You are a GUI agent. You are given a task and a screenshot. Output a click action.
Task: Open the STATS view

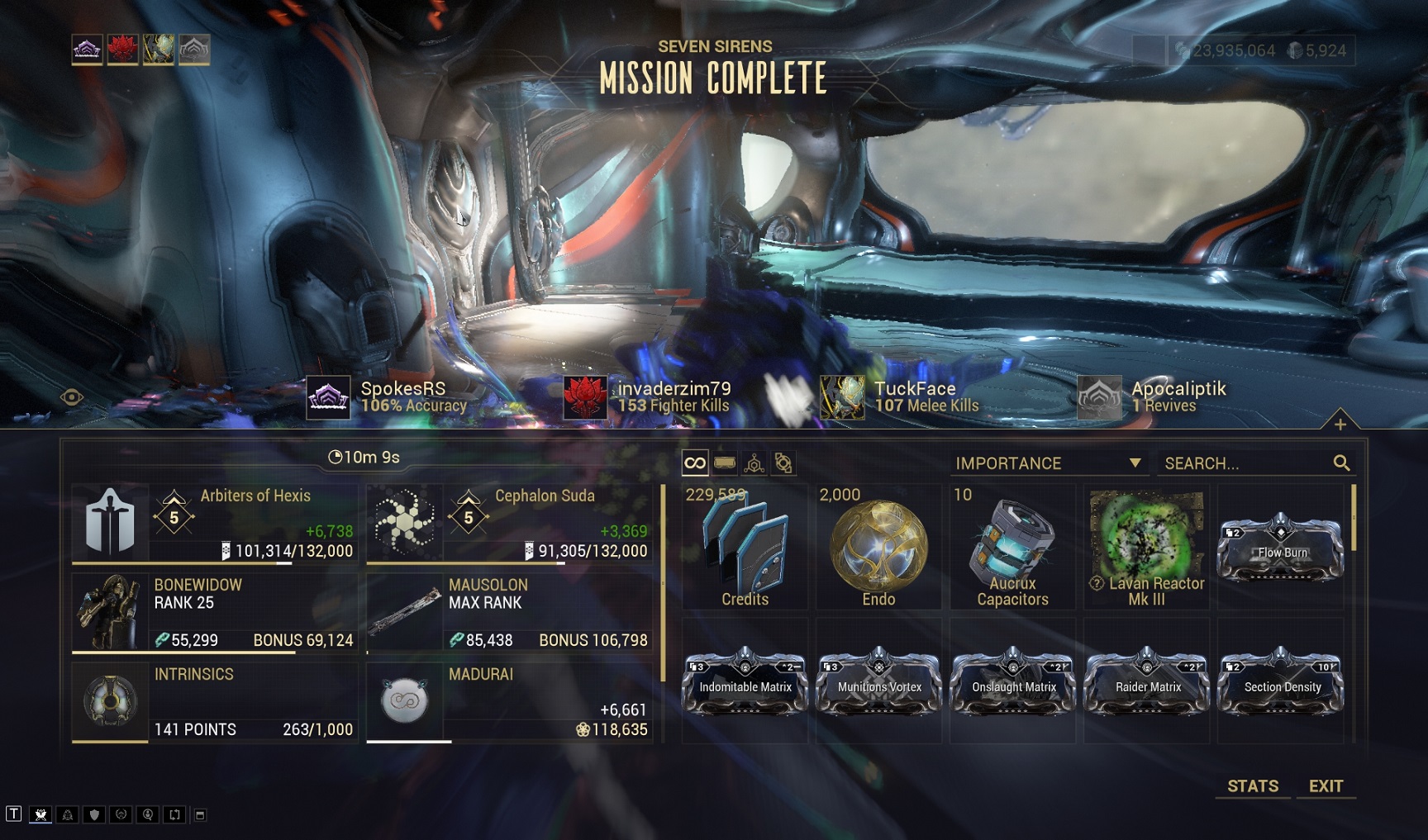coord(1252,786)
